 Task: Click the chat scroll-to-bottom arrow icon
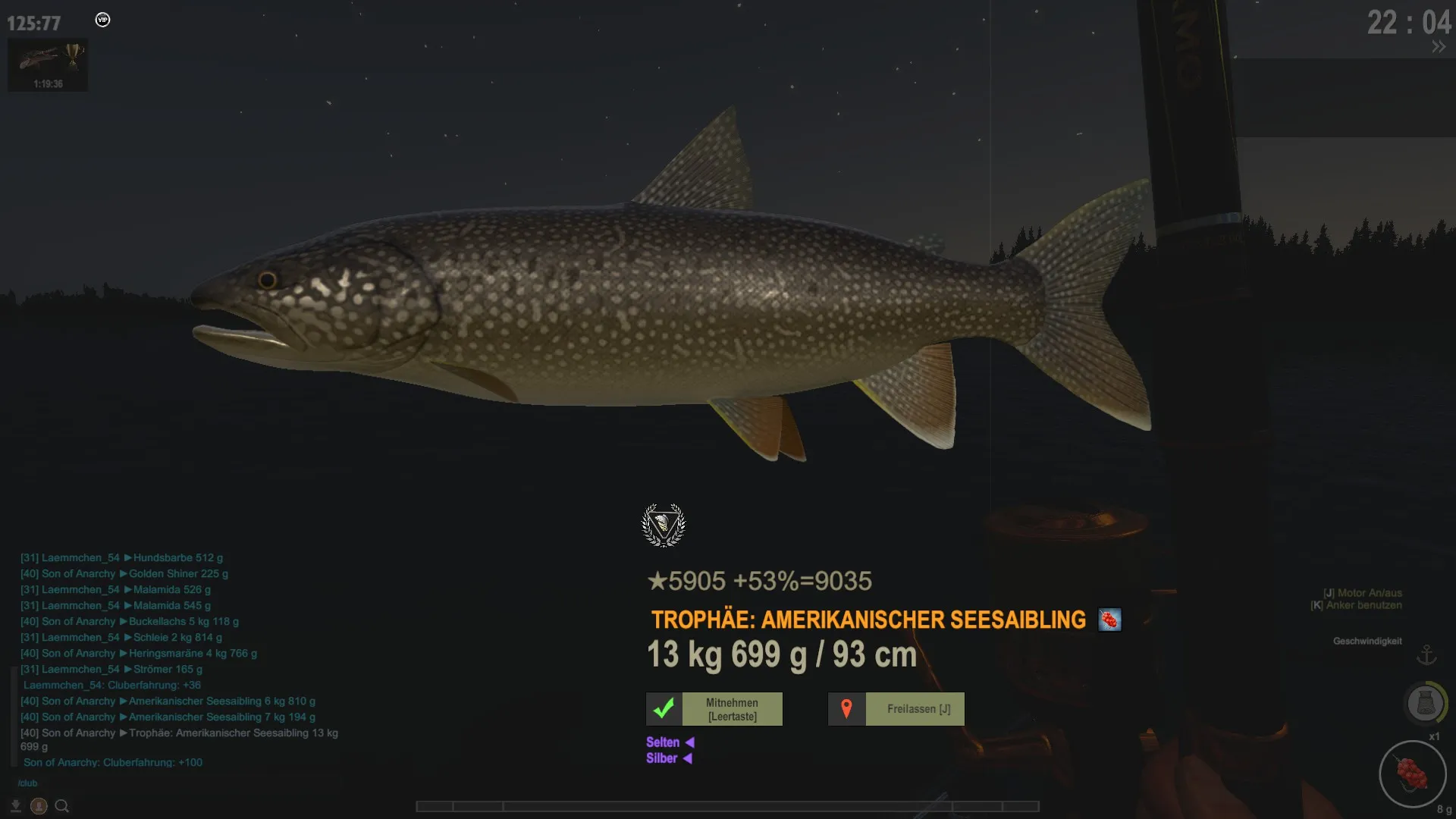(x=16, y=806)
